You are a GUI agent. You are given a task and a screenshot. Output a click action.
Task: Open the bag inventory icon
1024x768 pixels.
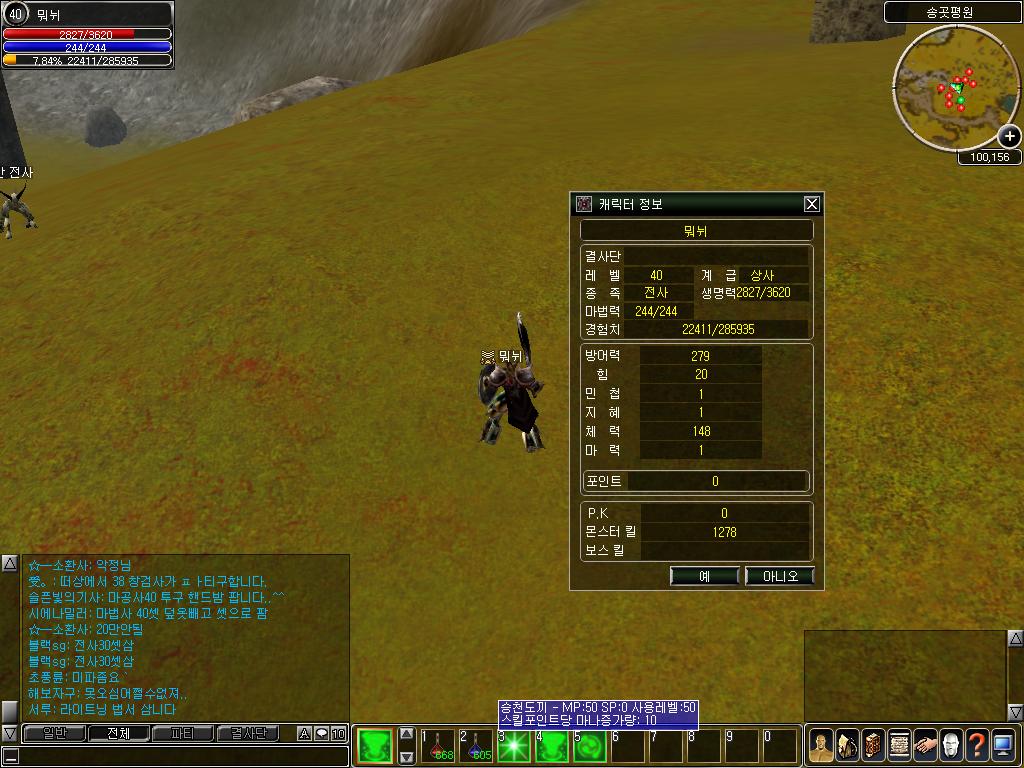pyautogui.click(x=846, y=745)
